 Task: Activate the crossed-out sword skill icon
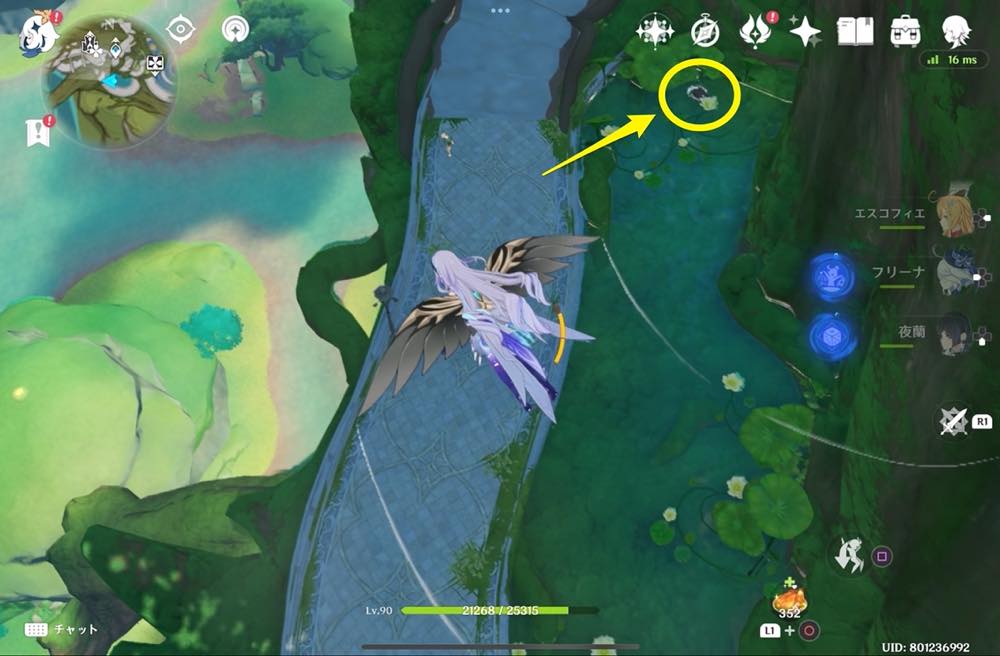click(955, 420)
